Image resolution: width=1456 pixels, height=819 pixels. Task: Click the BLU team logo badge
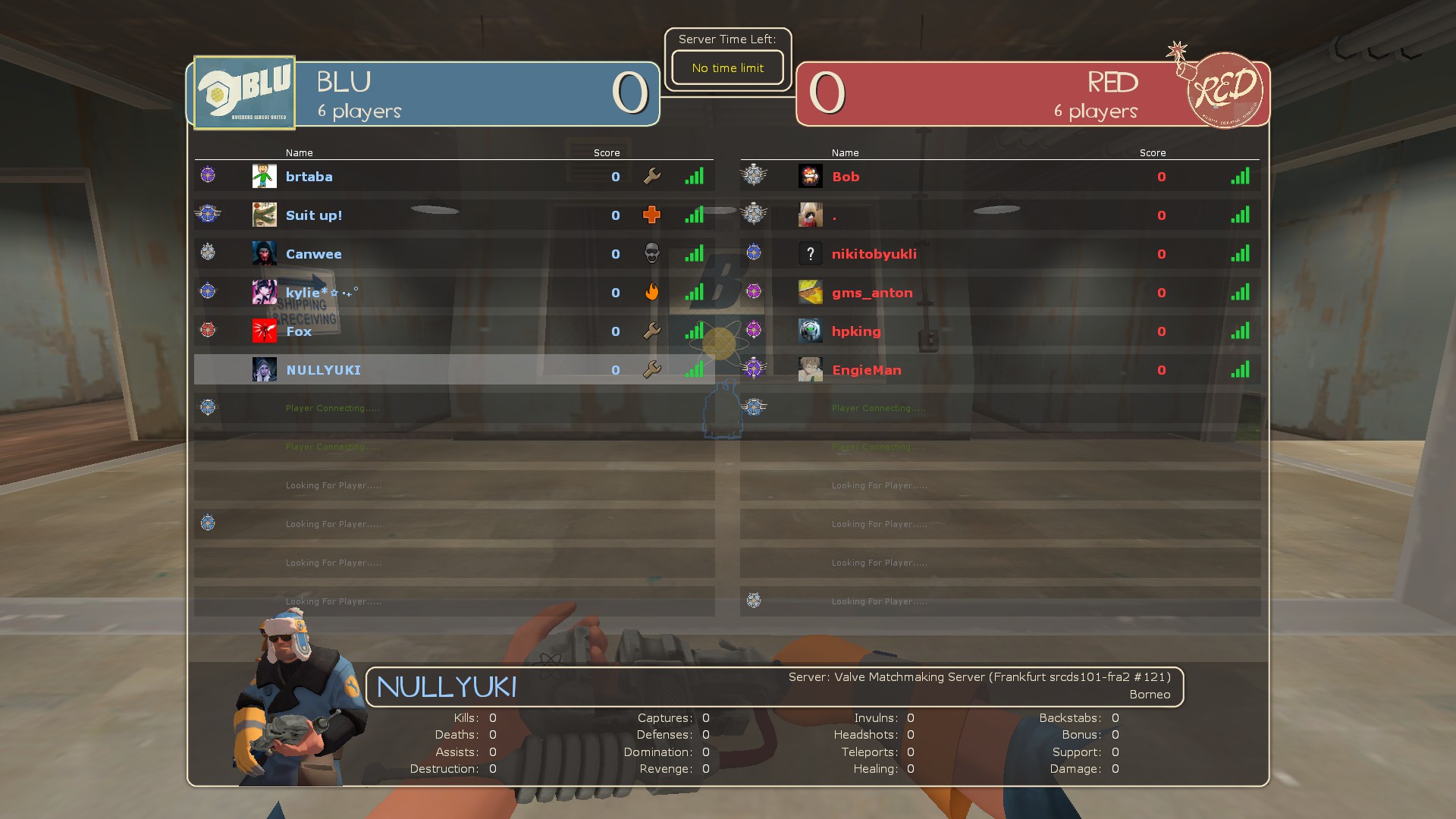pyautogui.click(x=243, y=91)
